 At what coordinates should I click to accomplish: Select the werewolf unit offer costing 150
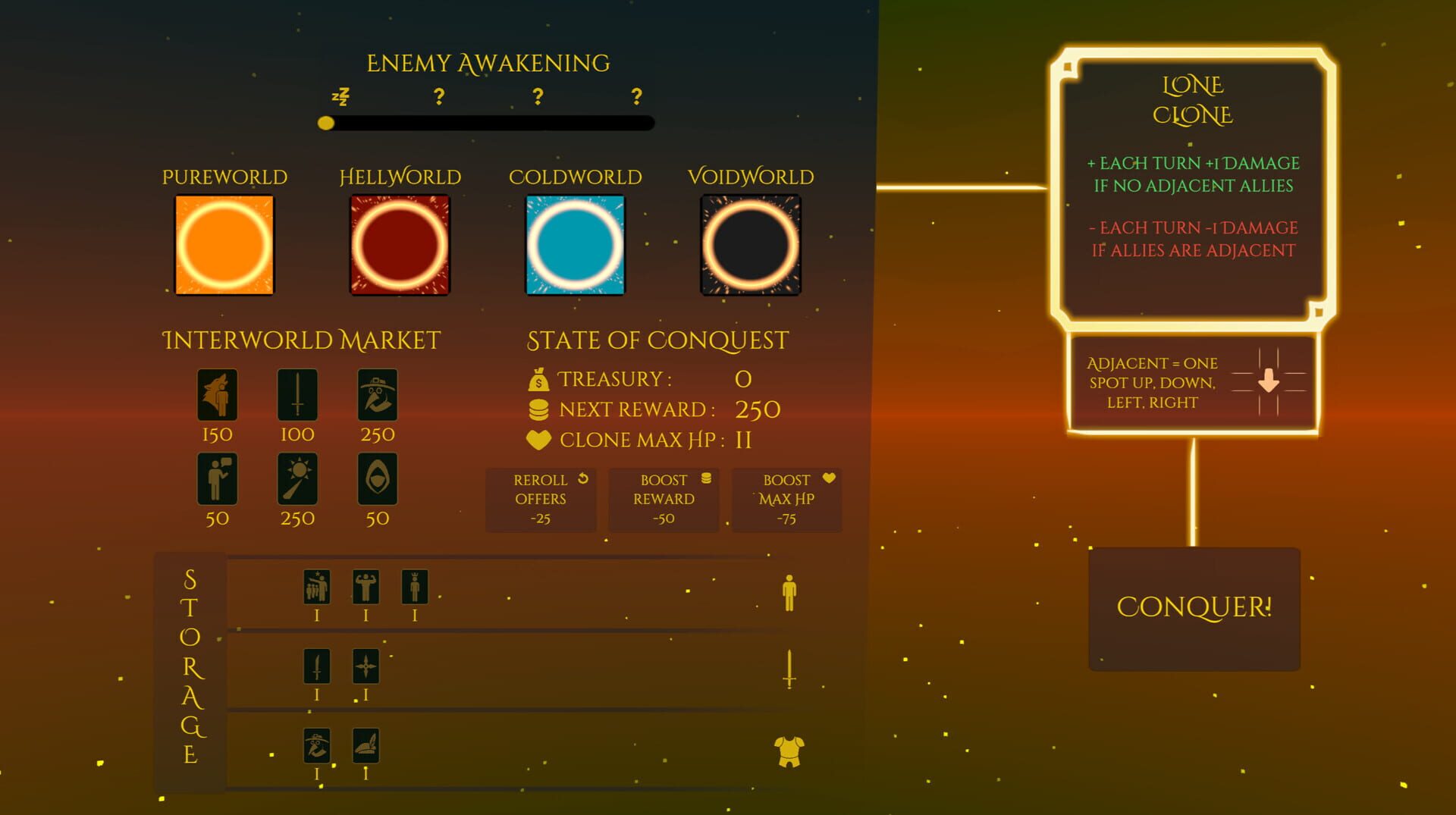click(219, 395)
